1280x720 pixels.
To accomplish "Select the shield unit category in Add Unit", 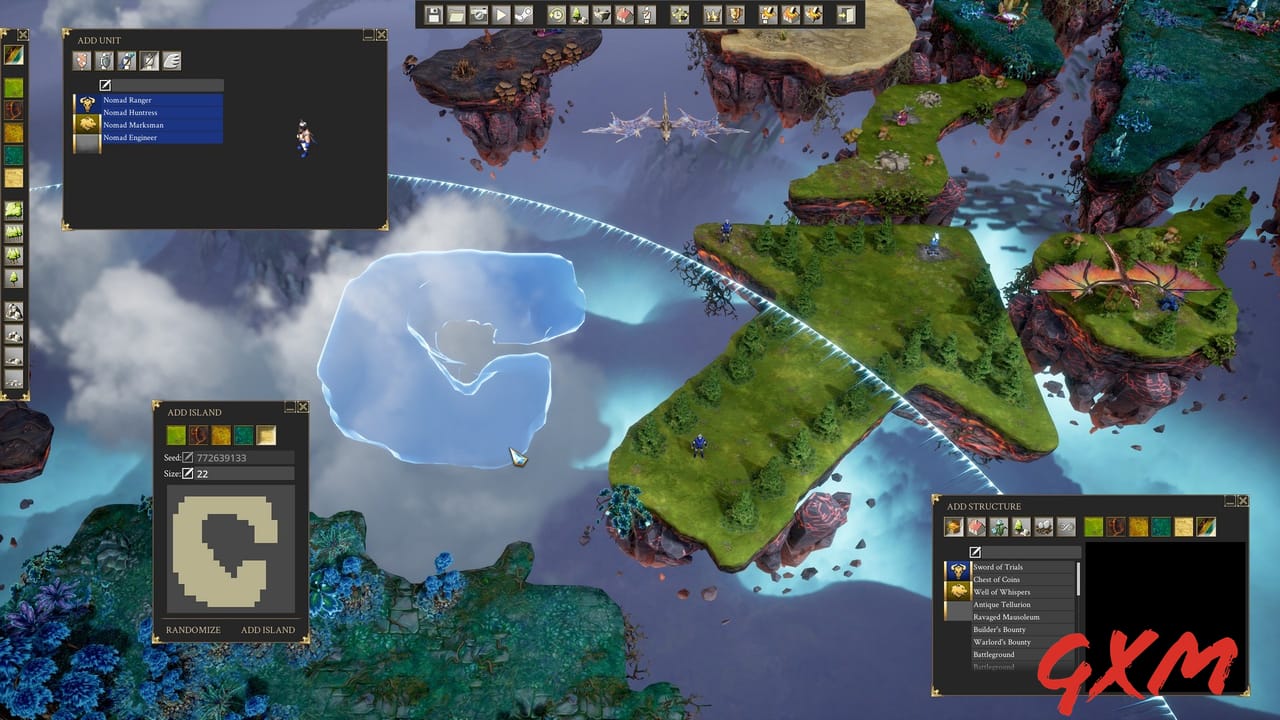I will [103, 61].
